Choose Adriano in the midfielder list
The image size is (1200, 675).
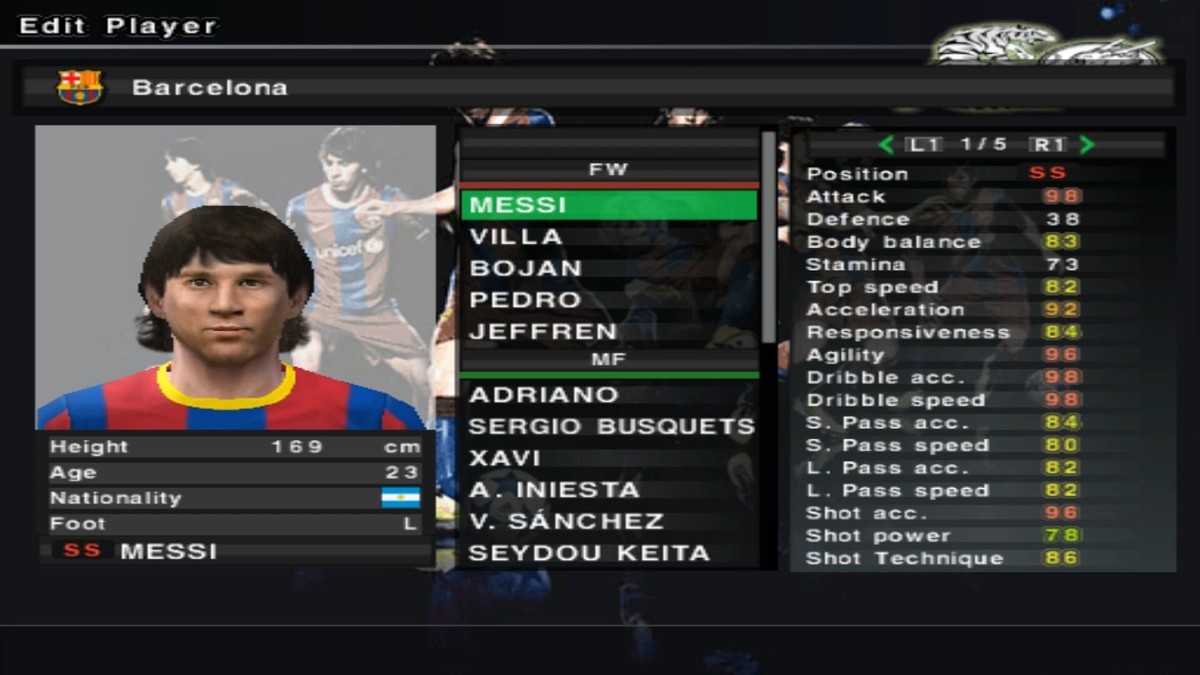pos(608,395)
